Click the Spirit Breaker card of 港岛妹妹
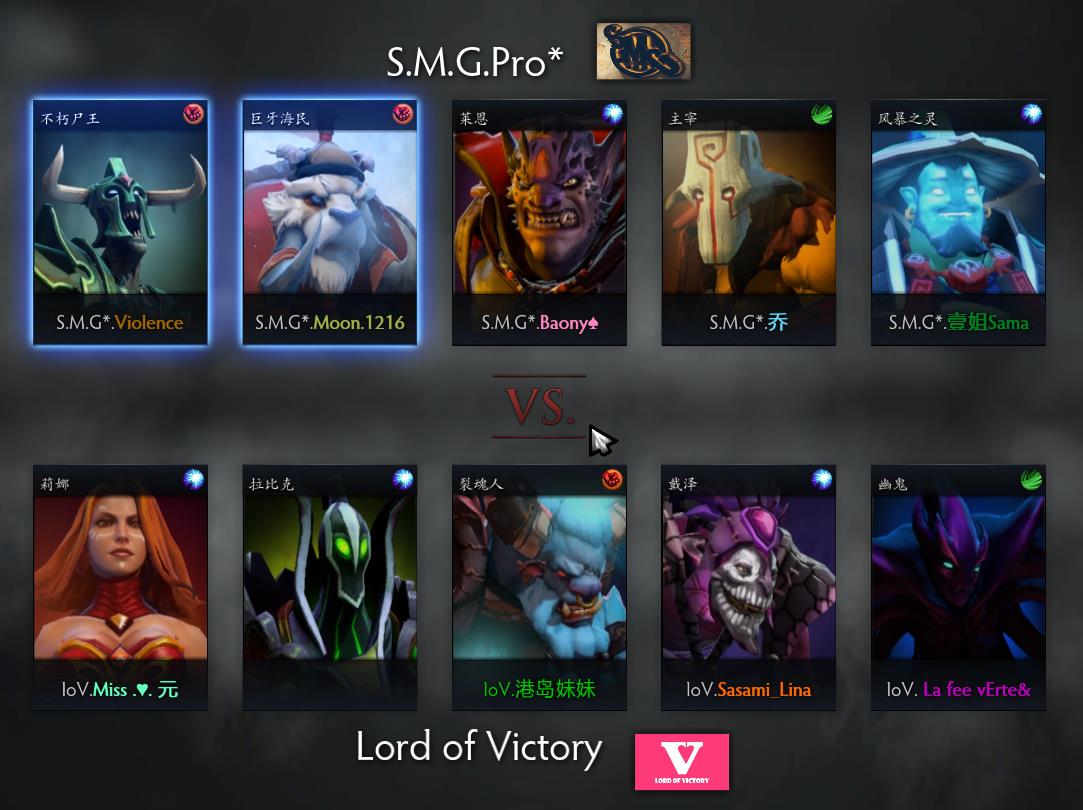 [x=539, y=587]
